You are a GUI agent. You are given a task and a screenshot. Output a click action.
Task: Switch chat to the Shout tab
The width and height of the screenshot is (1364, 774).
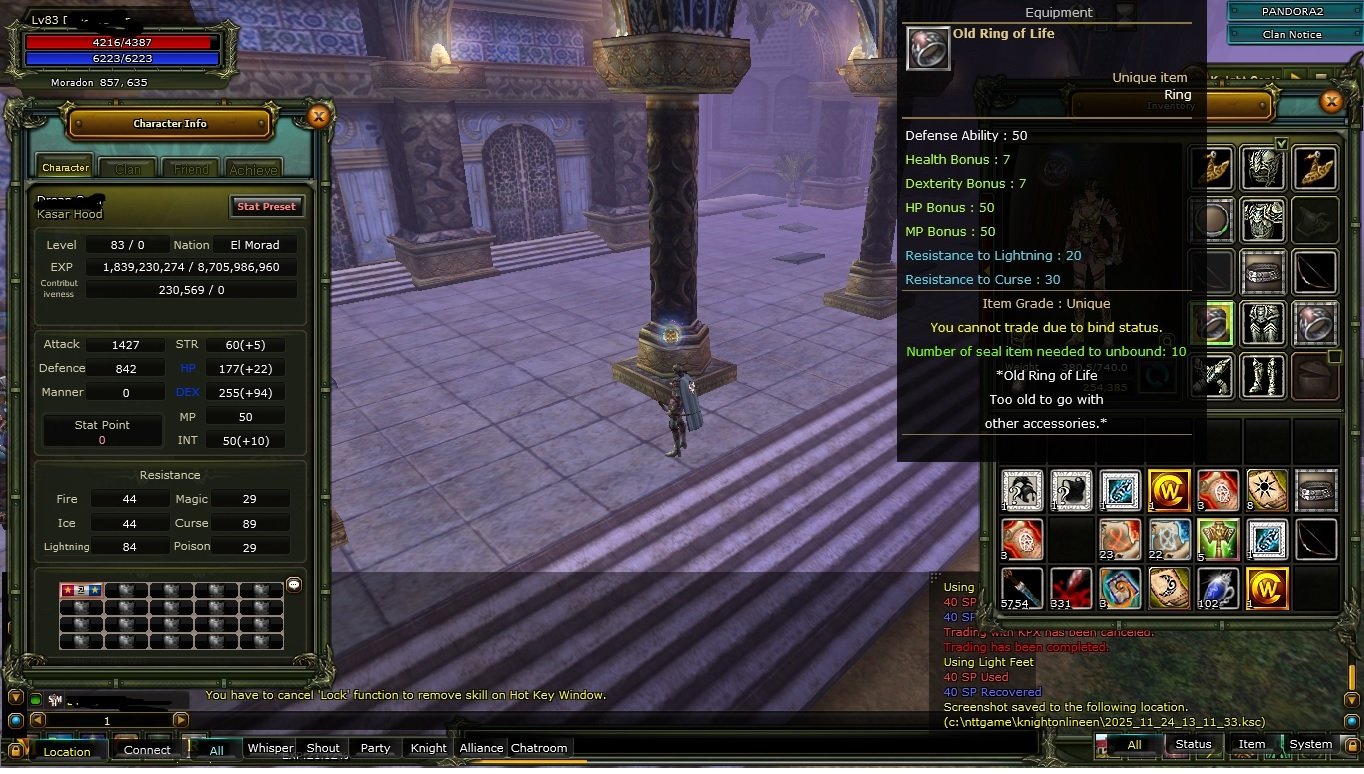coord(323,748)
